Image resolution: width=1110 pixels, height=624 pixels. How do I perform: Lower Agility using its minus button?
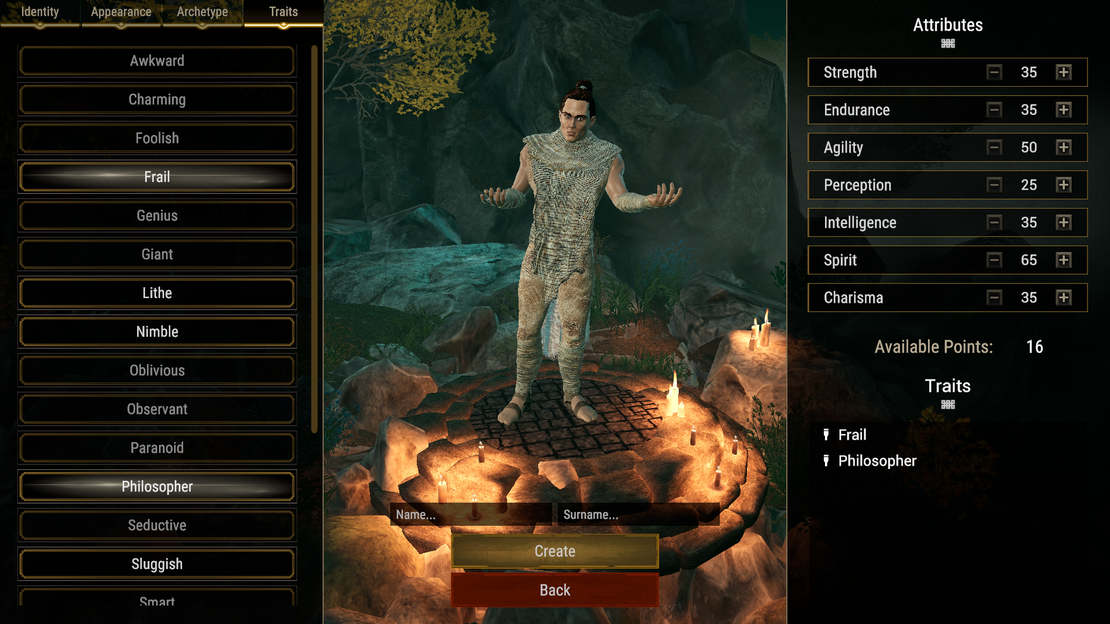[x=994, y=148]
